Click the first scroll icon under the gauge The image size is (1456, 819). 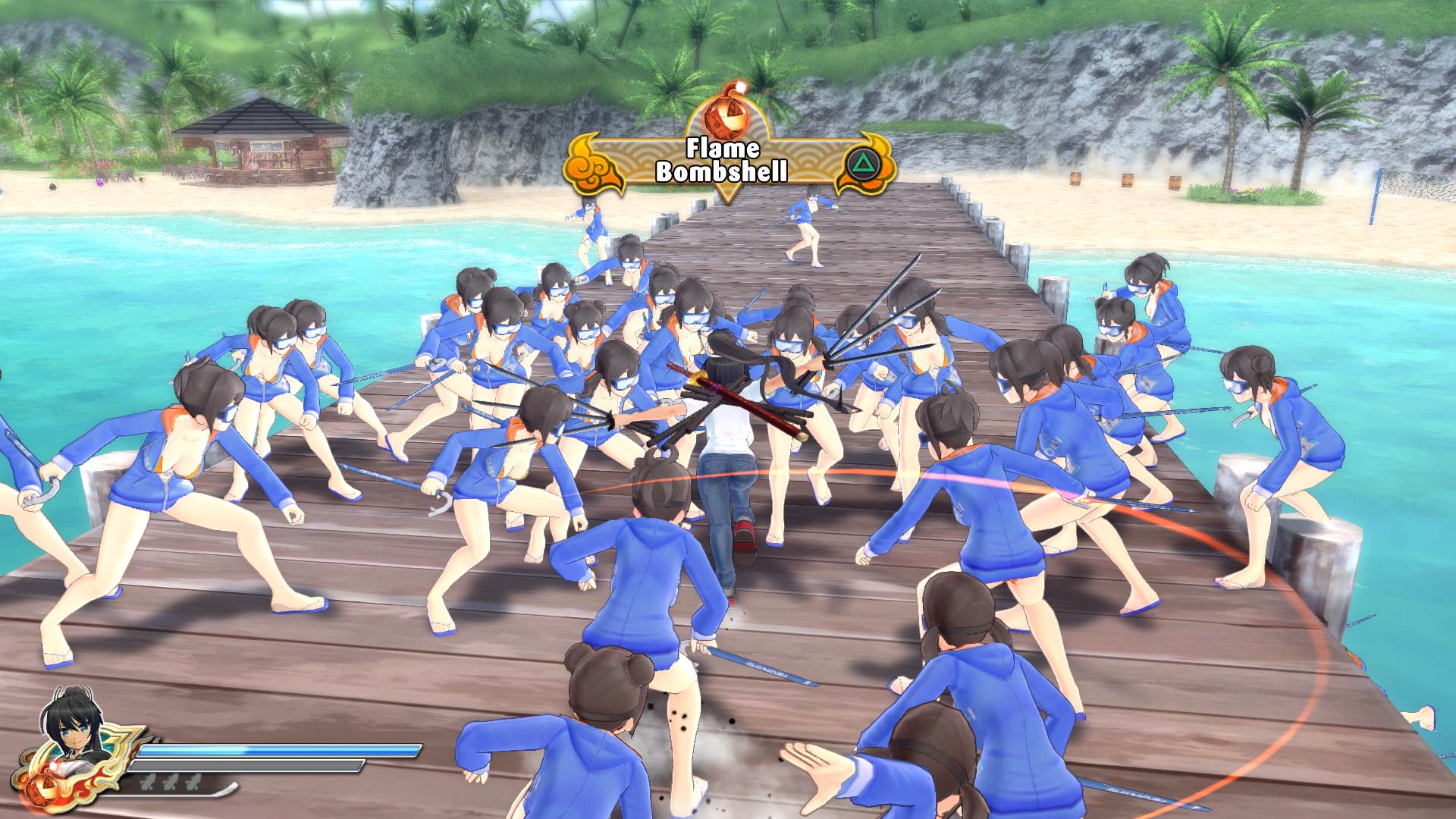pos(149,782)
